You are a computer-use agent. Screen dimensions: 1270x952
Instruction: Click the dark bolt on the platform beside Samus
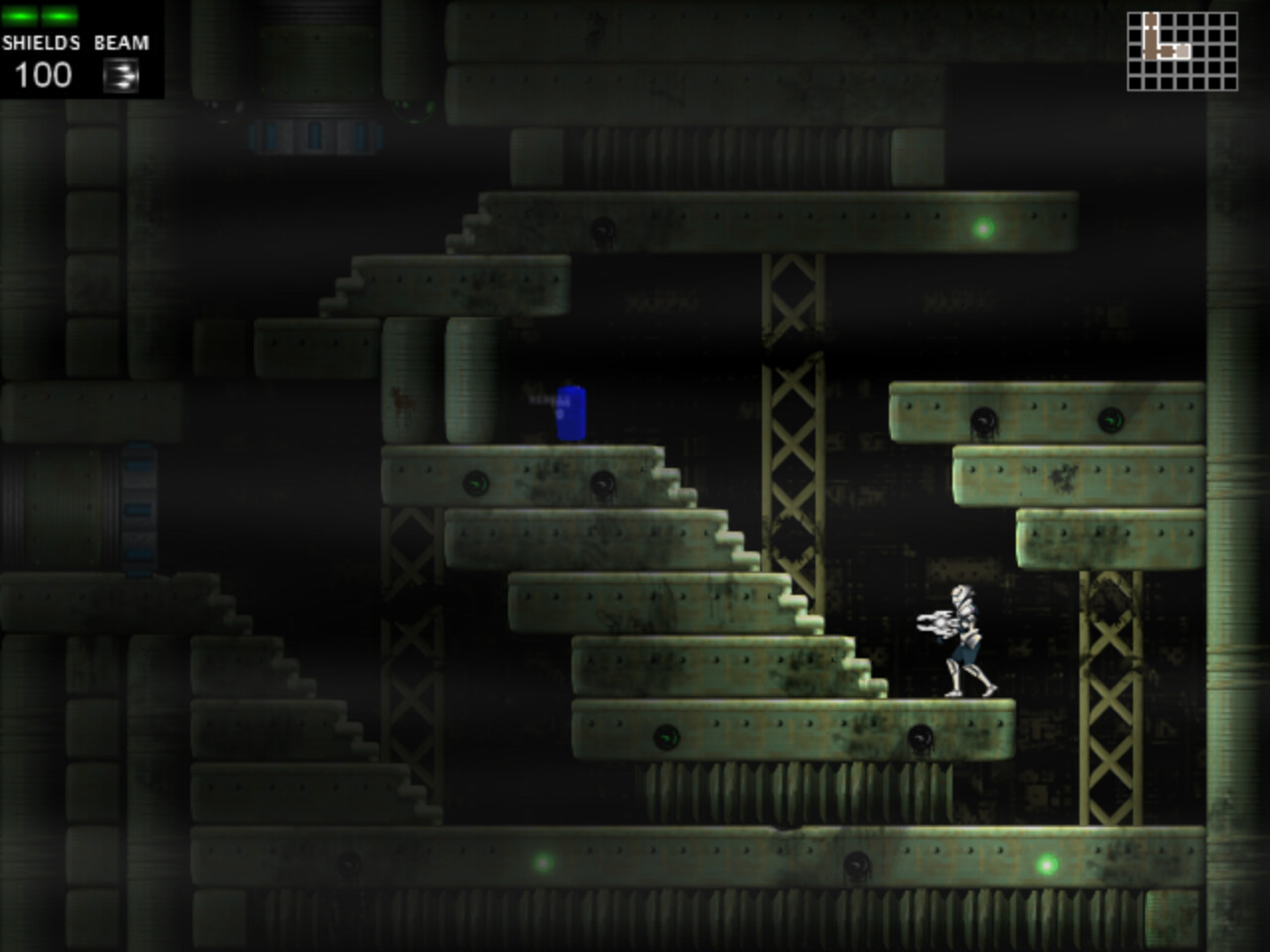[x=923, y=738]
